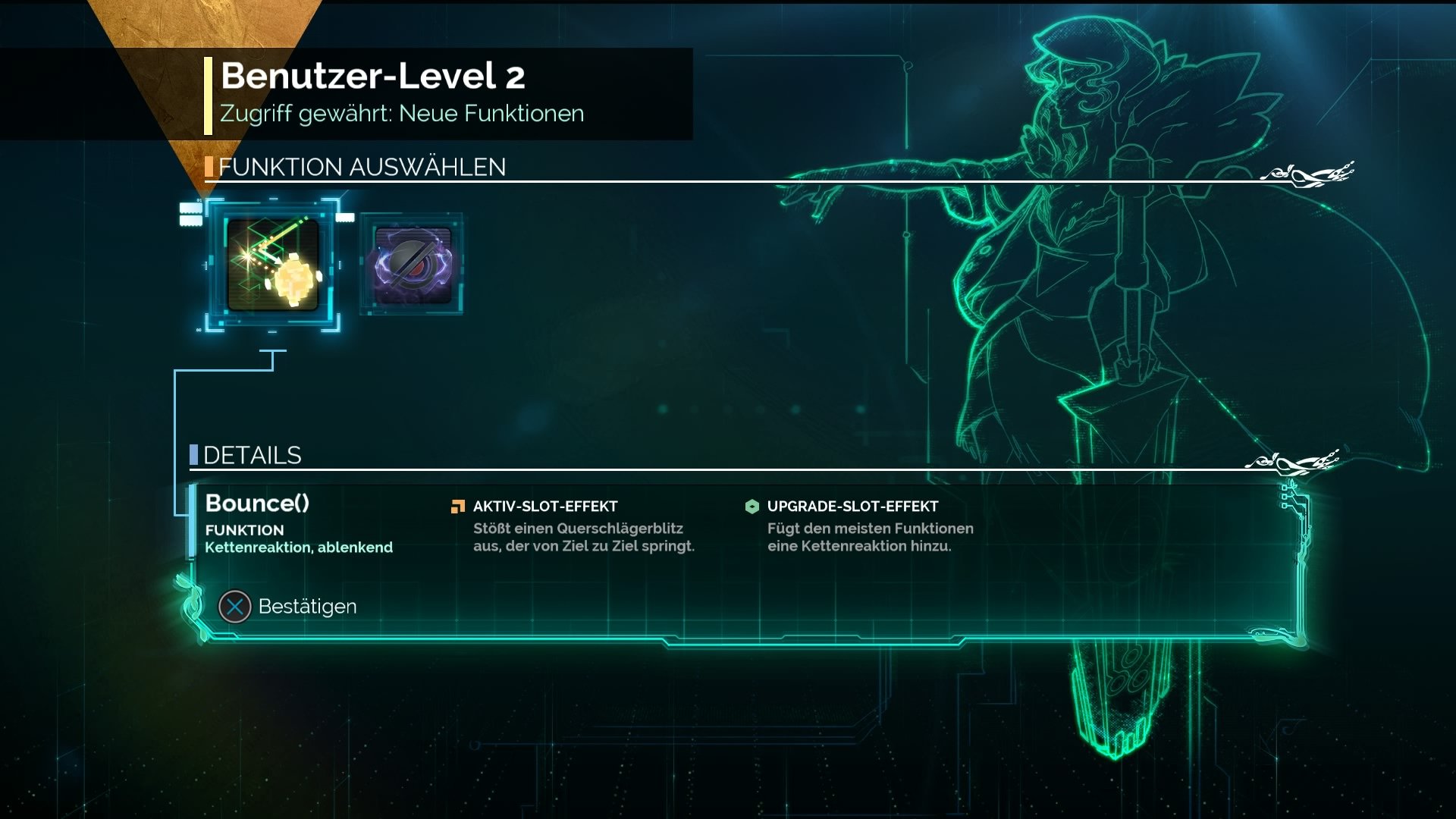The image size is (1456, 819).
Task: Click the blue marker beside DETAILS
Action: pos(194,456)
